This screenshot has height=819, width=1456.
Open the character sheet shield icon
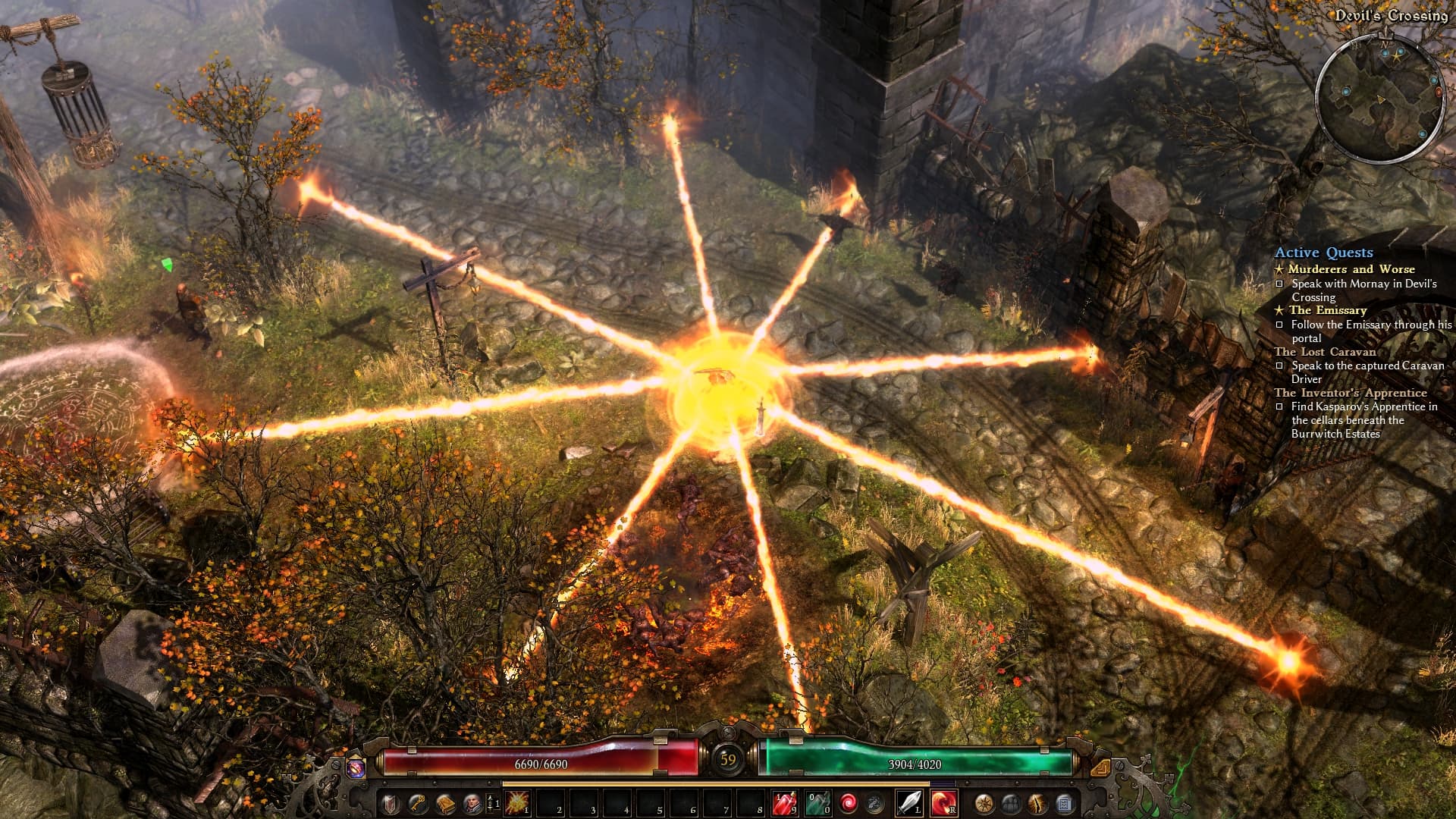[x=390, y=803]
